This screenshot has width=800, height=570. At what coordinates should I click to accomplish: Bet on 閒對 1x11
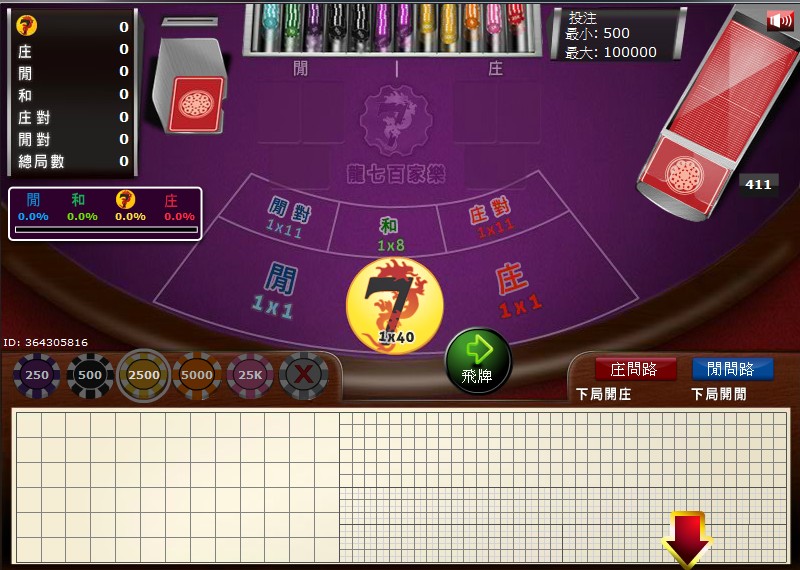pyautogui.click(x=285, y=215)
